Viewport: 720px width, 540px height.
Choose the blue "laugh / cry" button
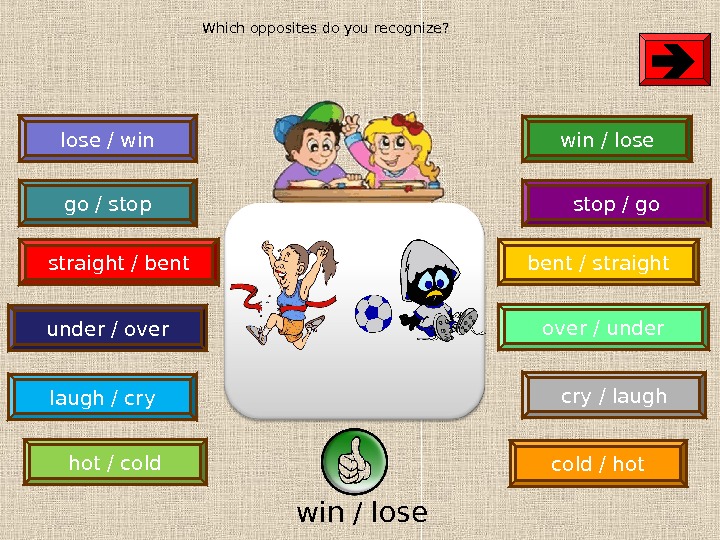pos(102,398)
